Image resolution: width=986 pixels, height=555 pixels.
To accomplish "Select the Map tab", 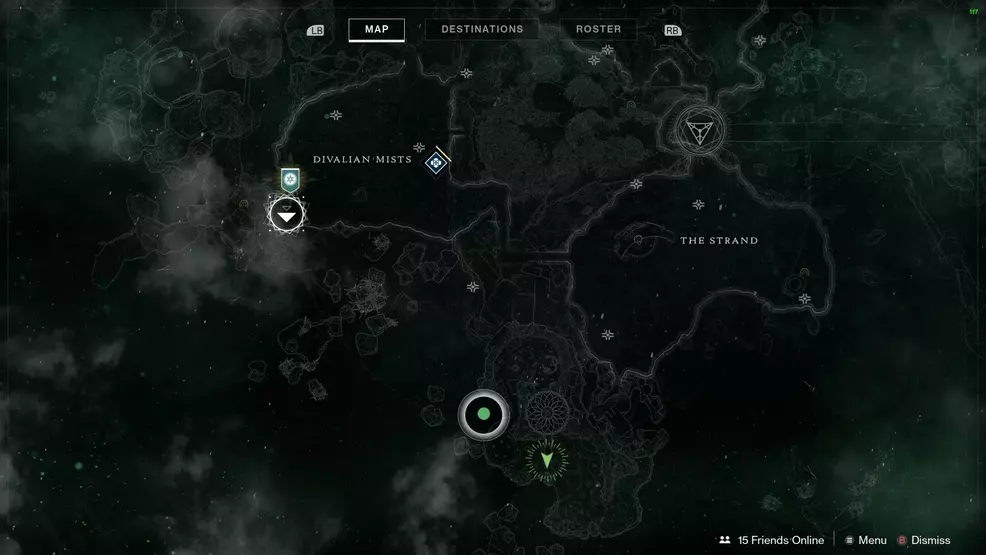I will (376, 29).
